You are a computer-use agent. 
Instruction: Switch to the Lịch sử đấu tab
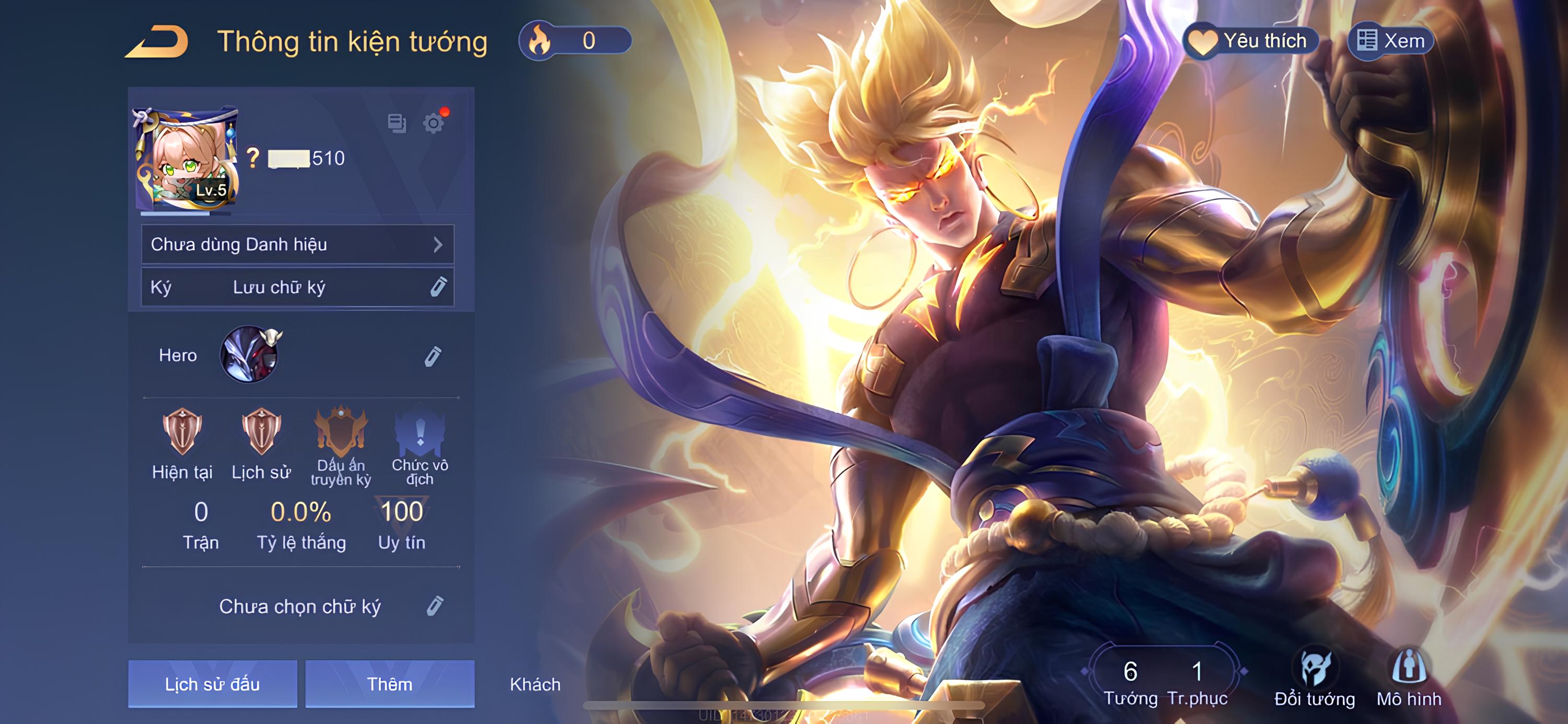click(212, 684)
